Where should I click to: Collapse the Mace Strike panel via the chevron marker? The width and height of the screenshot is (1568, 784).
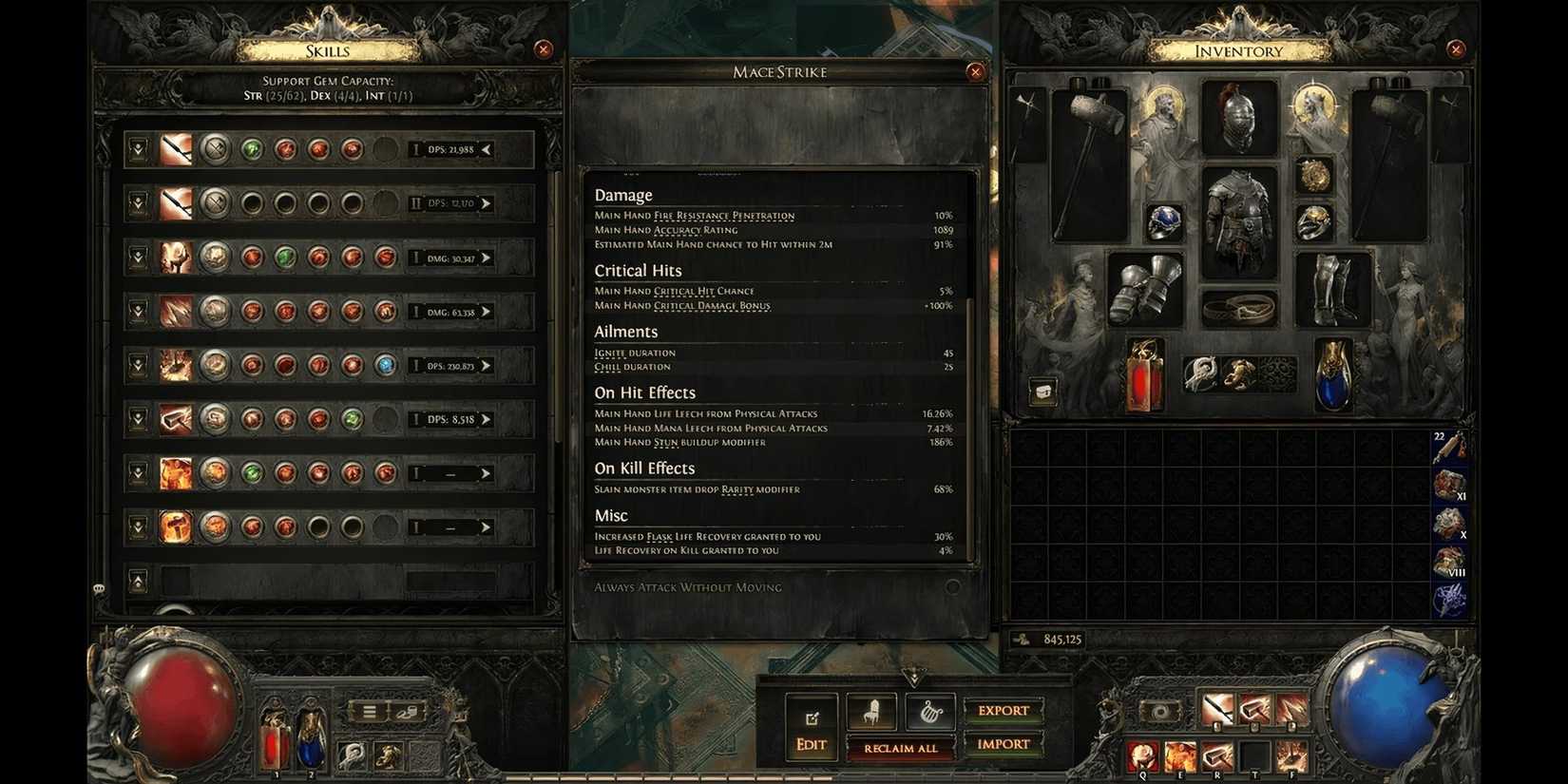tap(915, 679)
